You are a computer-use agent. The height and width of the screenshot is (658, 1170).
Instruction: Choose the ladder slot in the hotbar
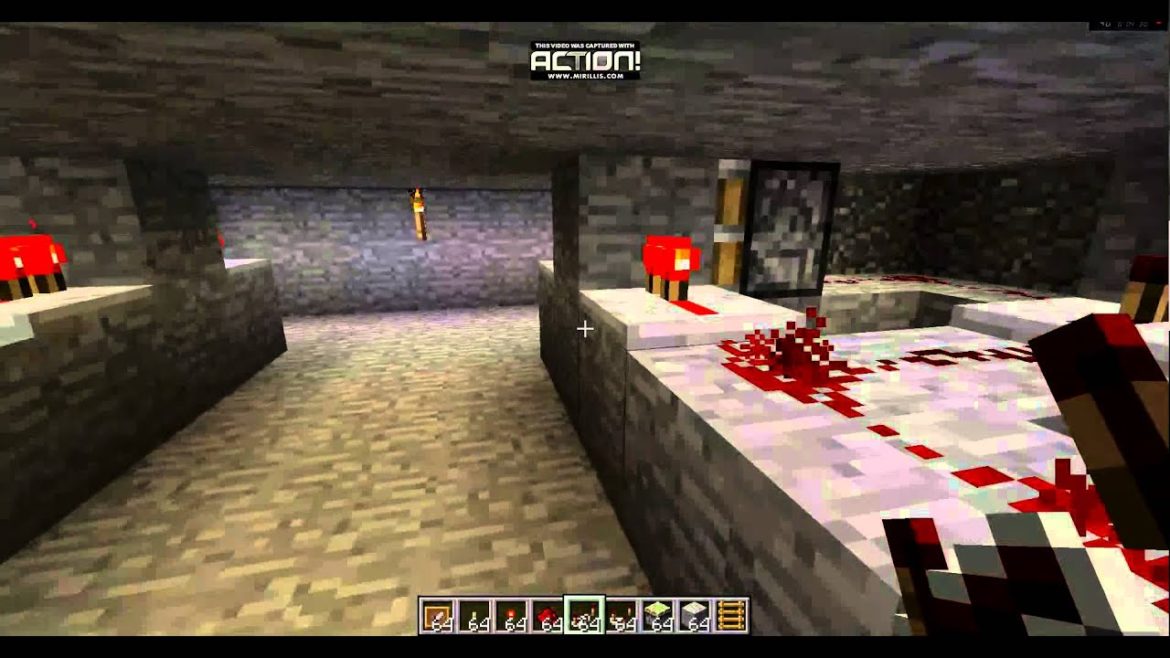(x=731, y=615)
